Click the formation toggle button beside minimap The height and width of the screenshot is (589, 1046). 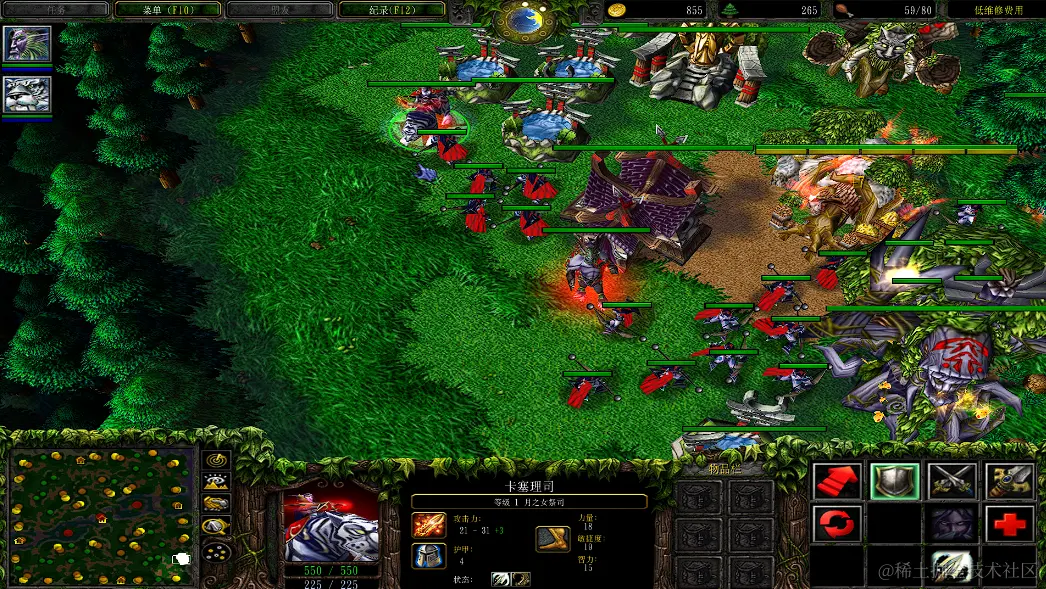tap(217, 551)
